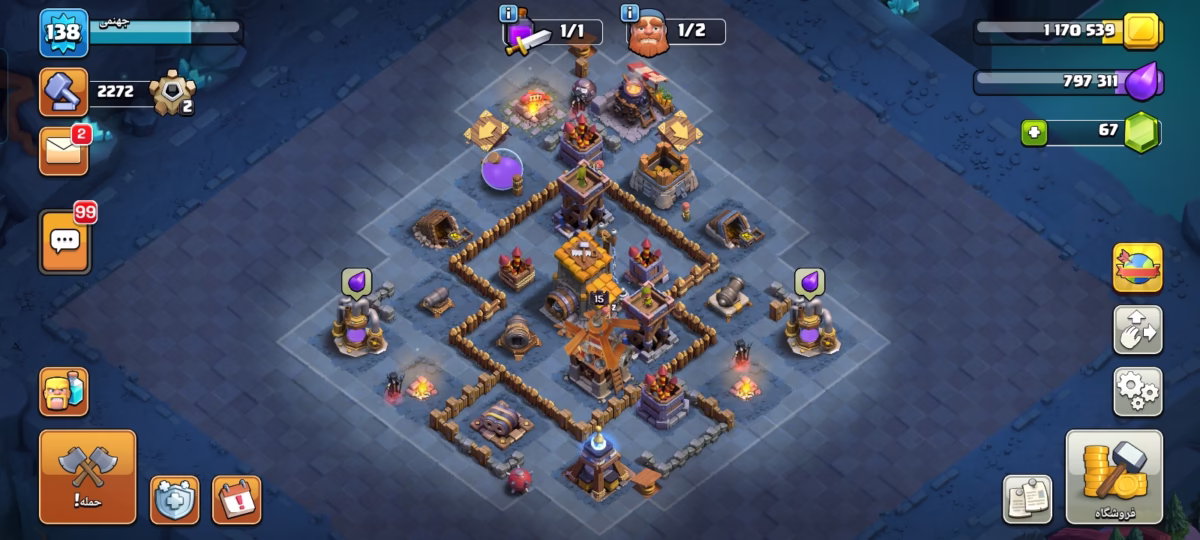Click the info icon beside the builder counter
Screen dimensions: 1200x540
[630, 14]
